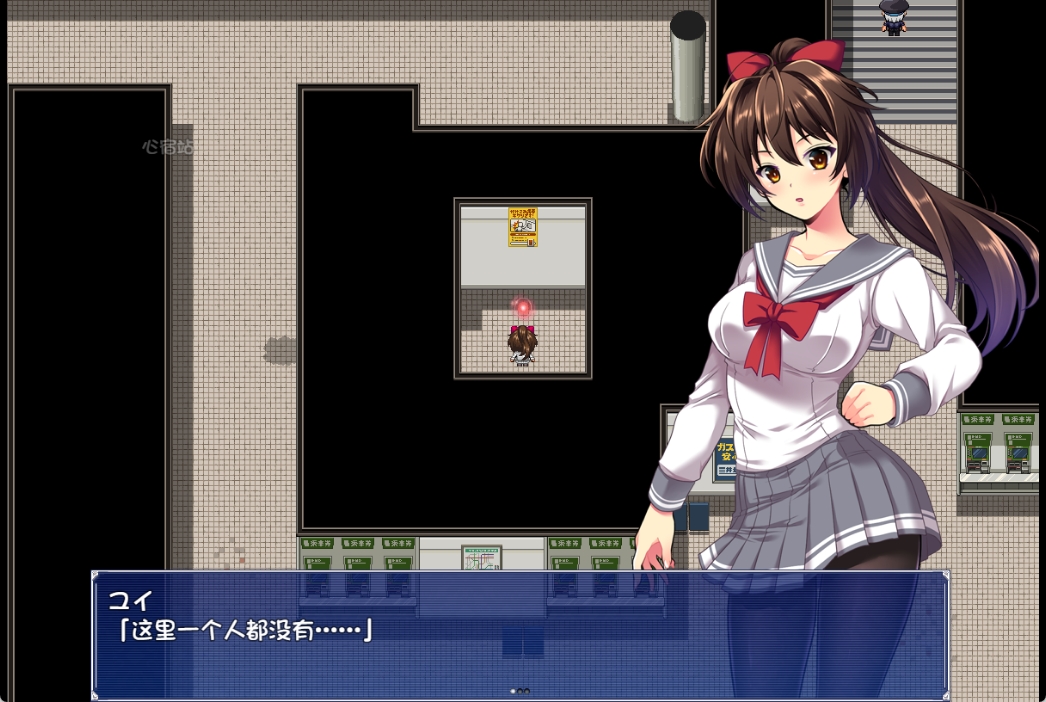Advance Yui's dialogue message box
Viewport: 1046px width, 702px height.
click(520, 634)
